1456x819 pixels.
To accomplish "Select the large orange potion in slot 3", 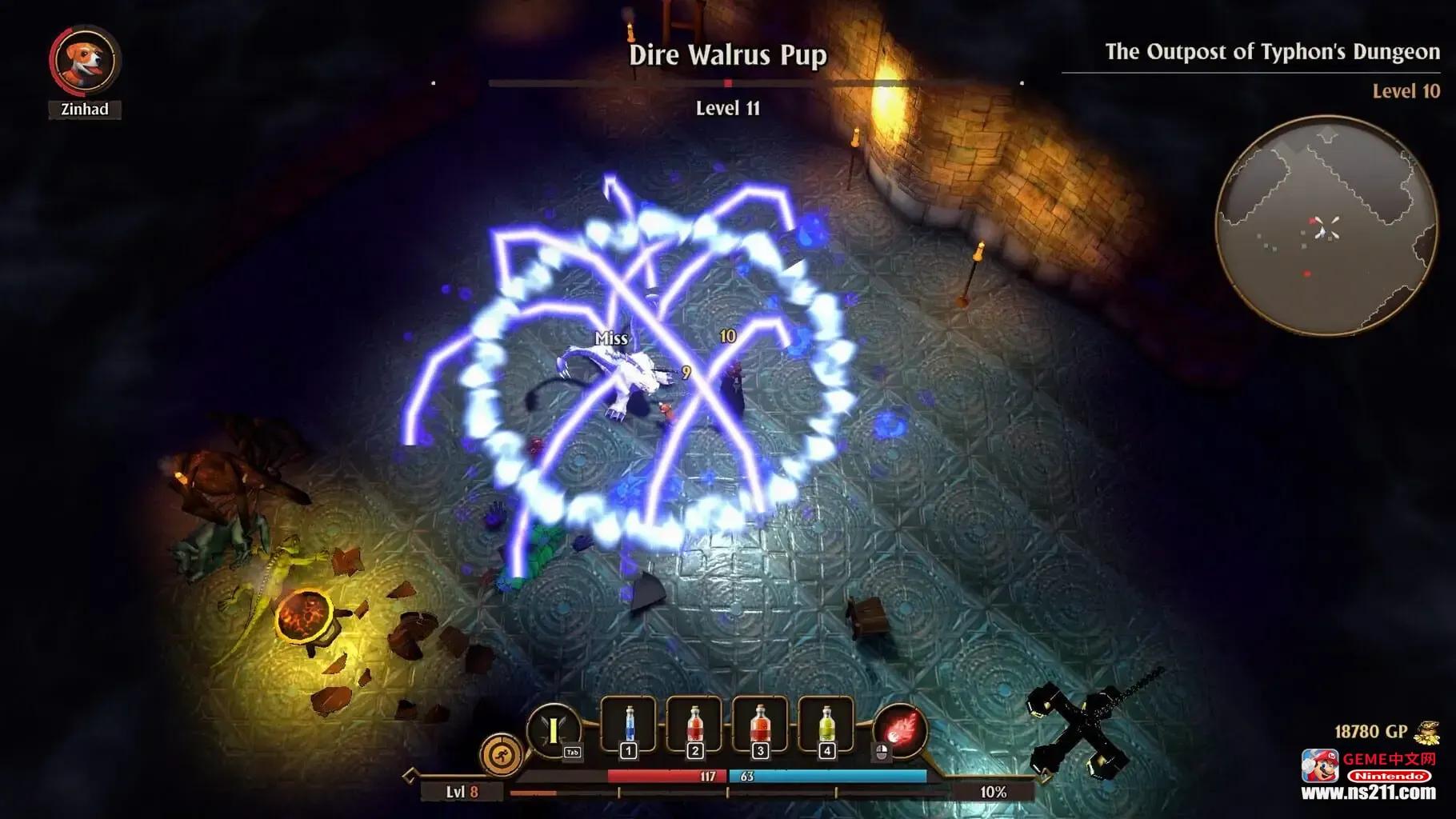I will [760, 724].
